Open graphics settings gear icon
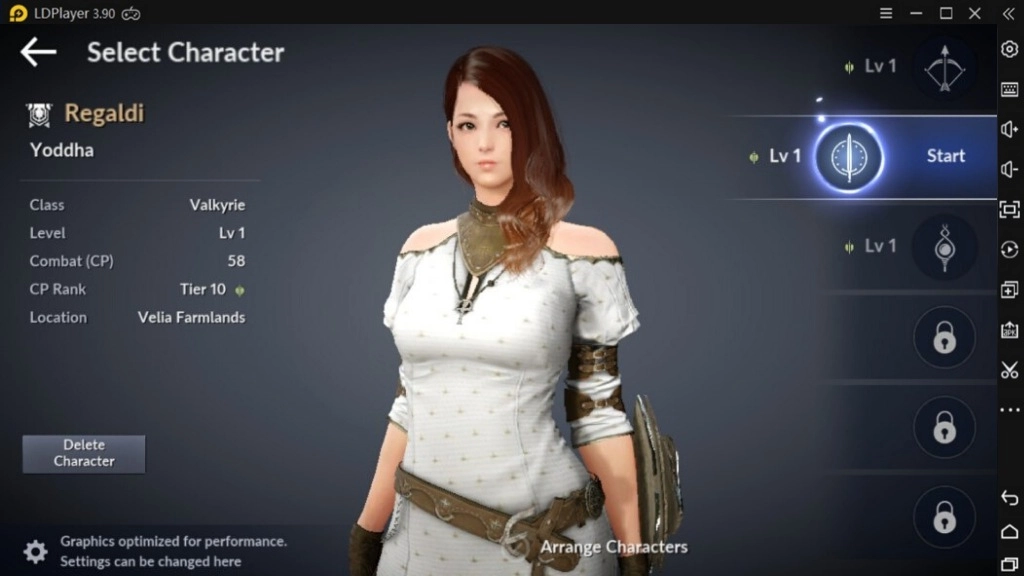This screenshot has height=576, width=1024. point(35,552)
